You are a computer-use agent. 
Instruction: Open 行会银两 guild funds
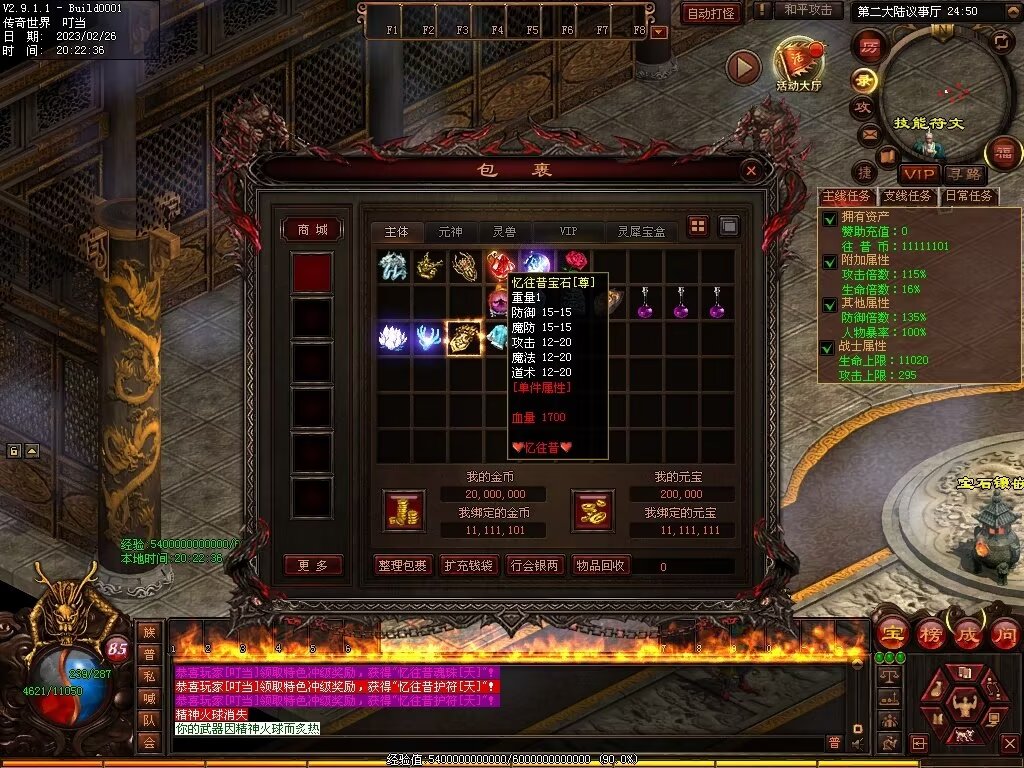[535, 566]
